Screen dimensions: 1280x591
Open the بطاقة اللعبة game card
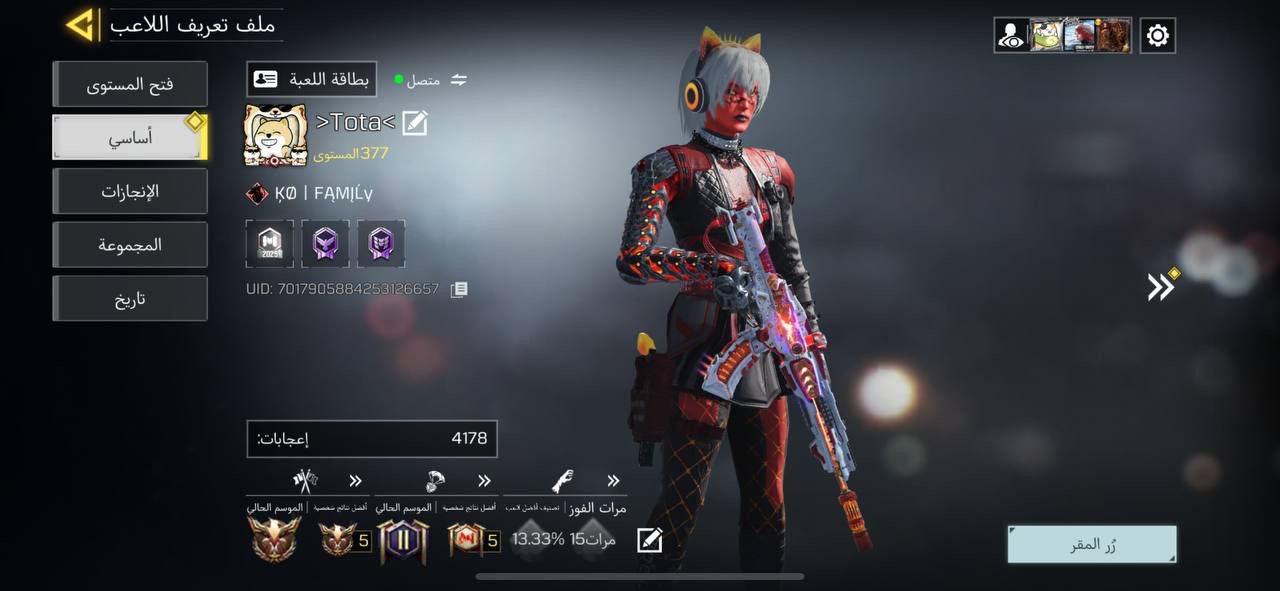point(311,79)
